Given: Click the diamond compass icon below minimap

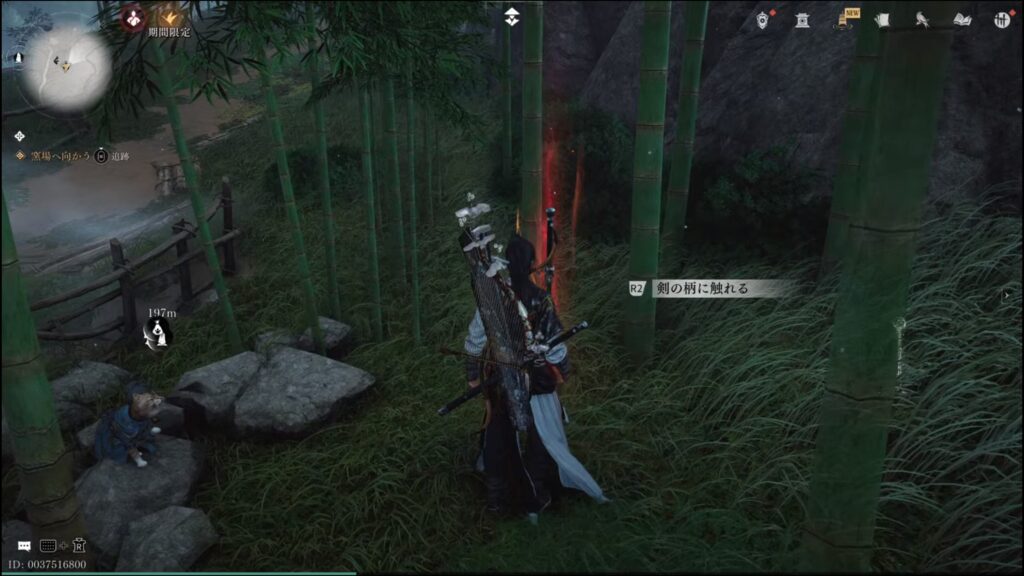Looking at the screenshot, I should pos(20,136).
